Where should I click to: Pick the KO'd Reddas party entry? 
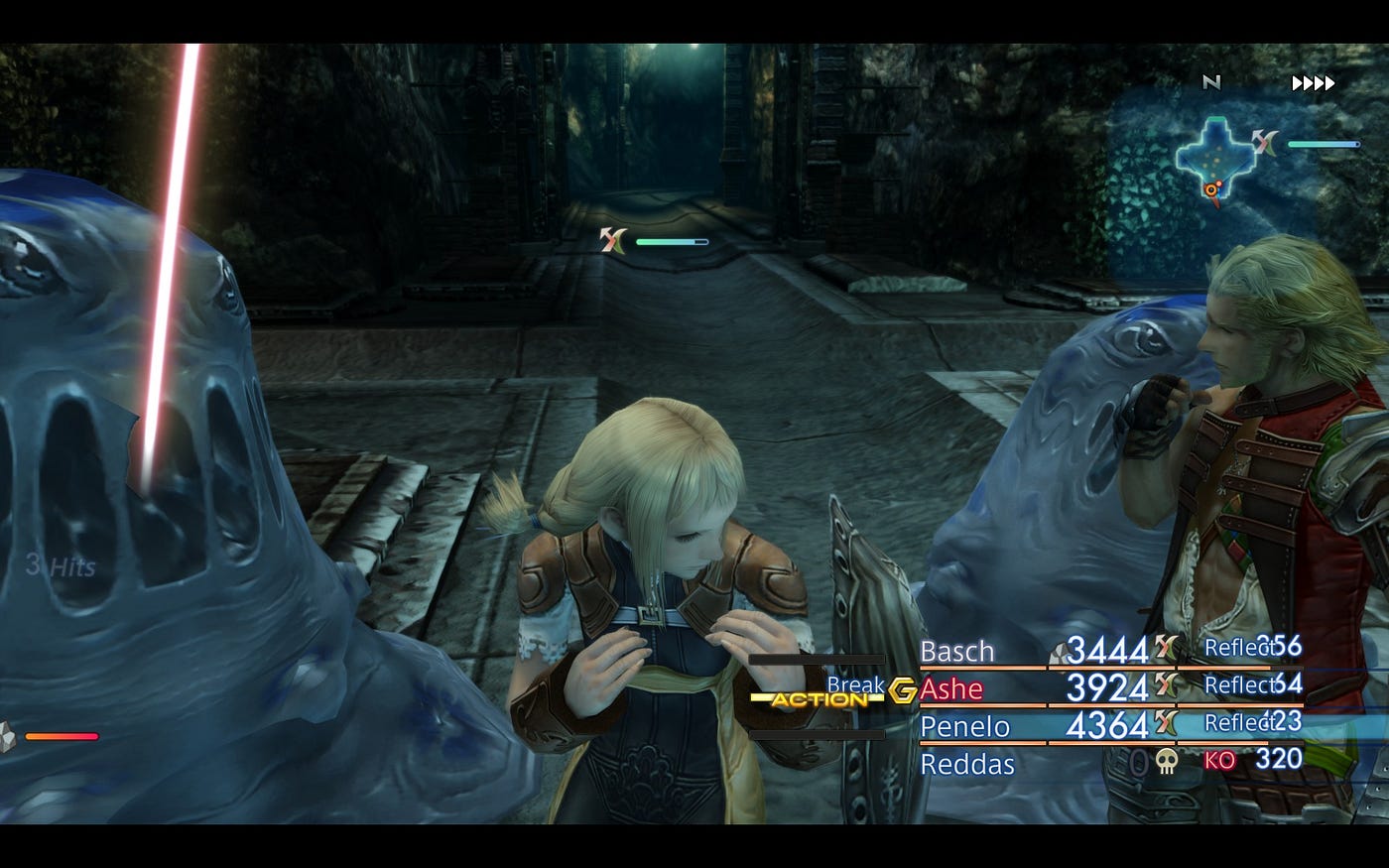967,764
